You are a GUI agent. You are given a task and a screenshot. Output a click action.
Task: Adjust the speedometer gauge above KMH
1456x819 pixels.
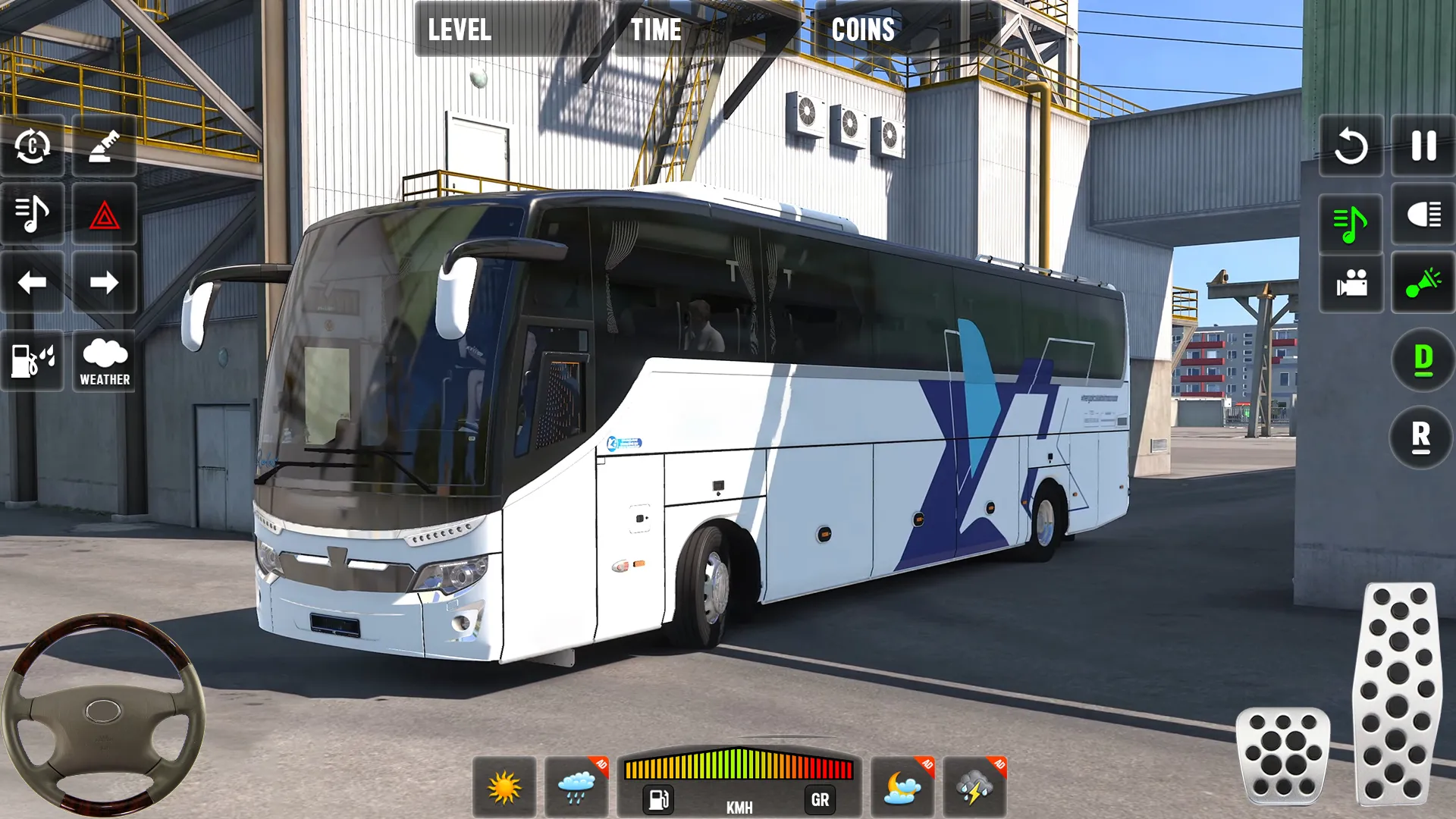739,766
